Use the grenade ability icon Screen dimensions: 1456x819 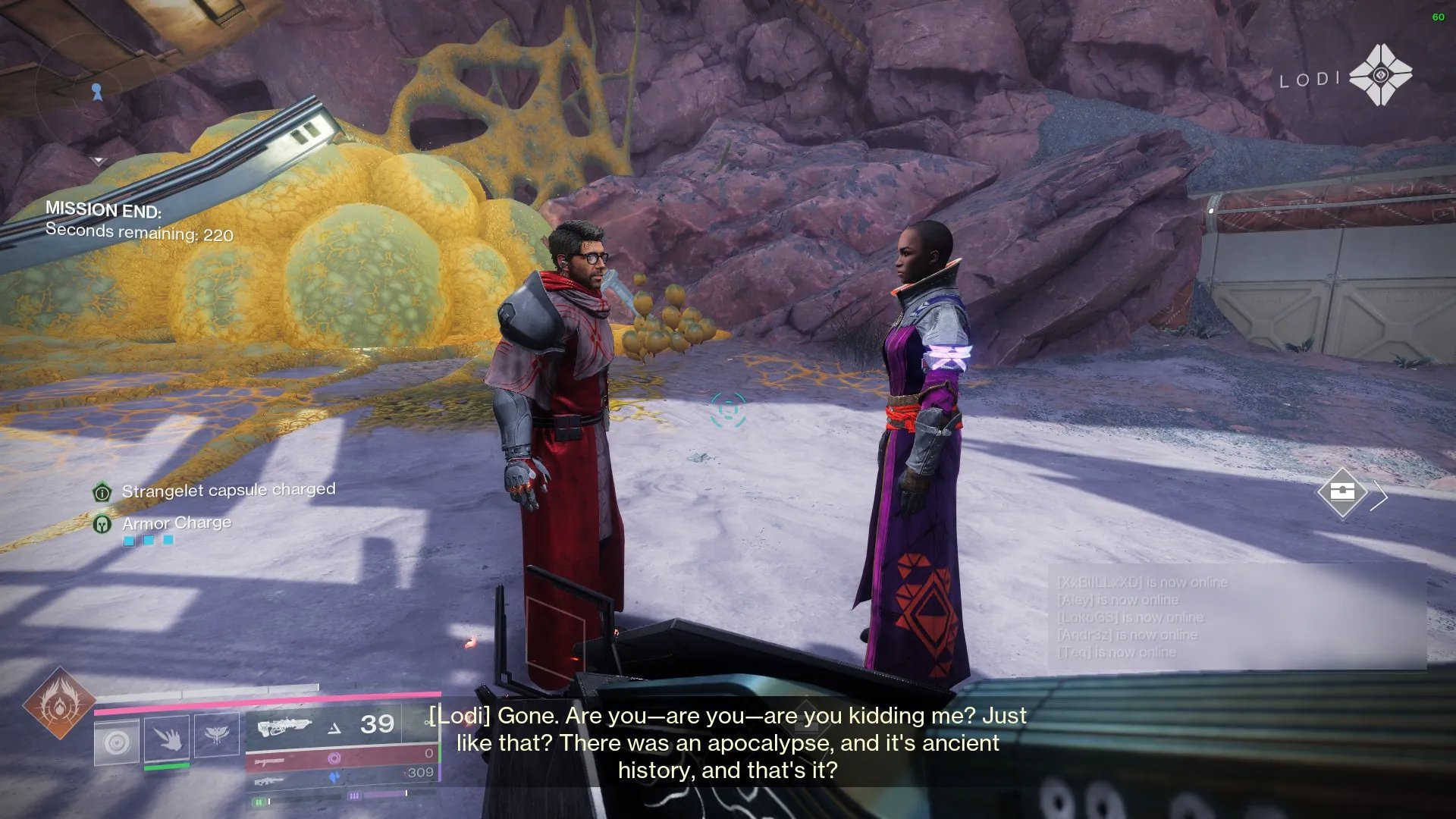[x=117, y=742]
